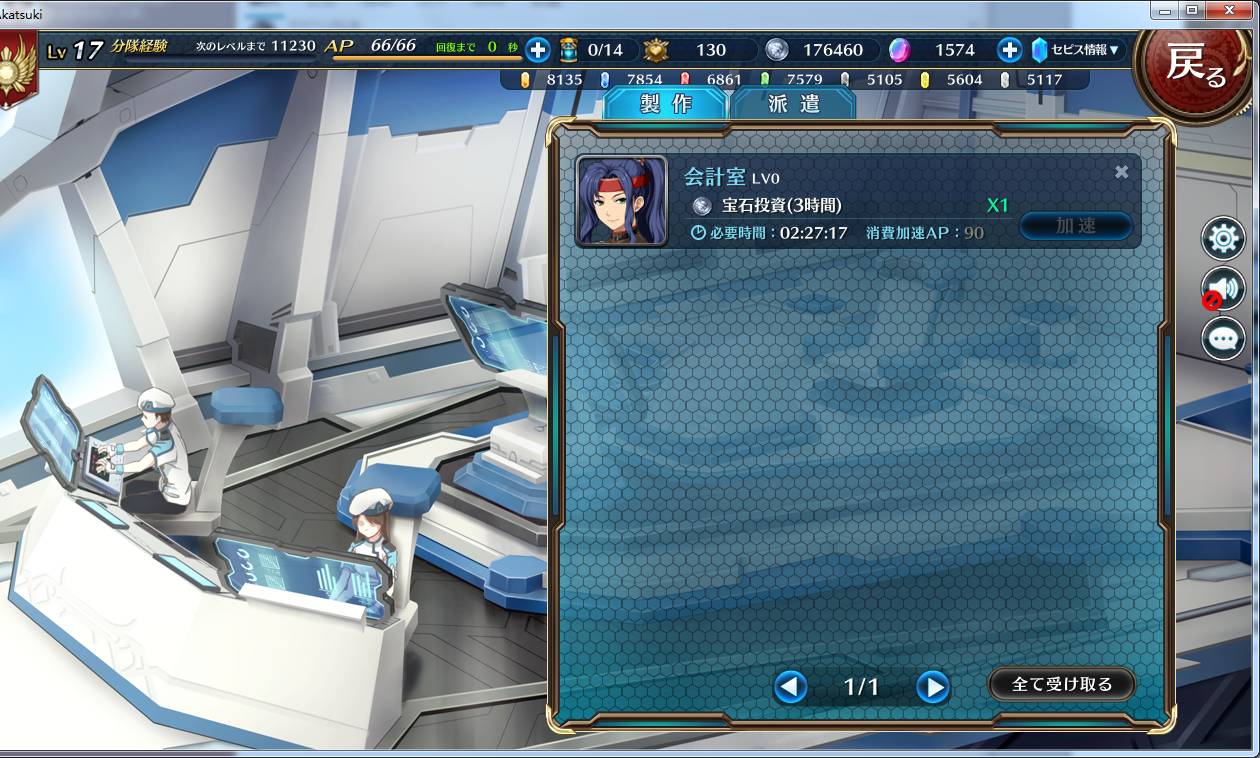This screenshot has width=1260, height=758.
Task: Minimize the game window
Action: [x=1163, y=10]
